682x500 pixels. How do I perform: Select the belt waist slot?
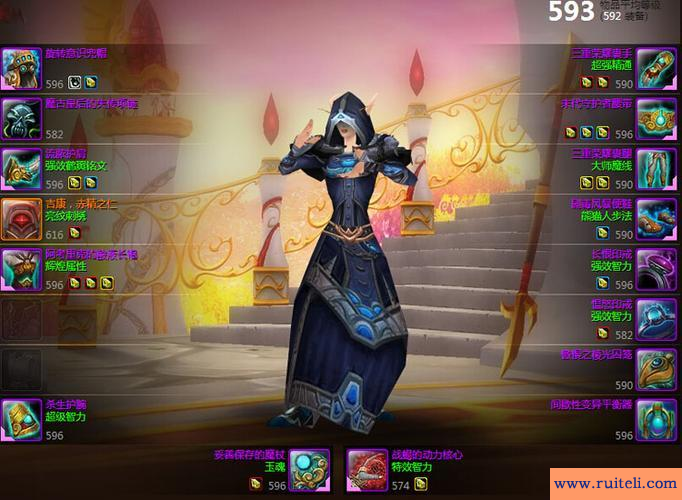tap(658, 118)
